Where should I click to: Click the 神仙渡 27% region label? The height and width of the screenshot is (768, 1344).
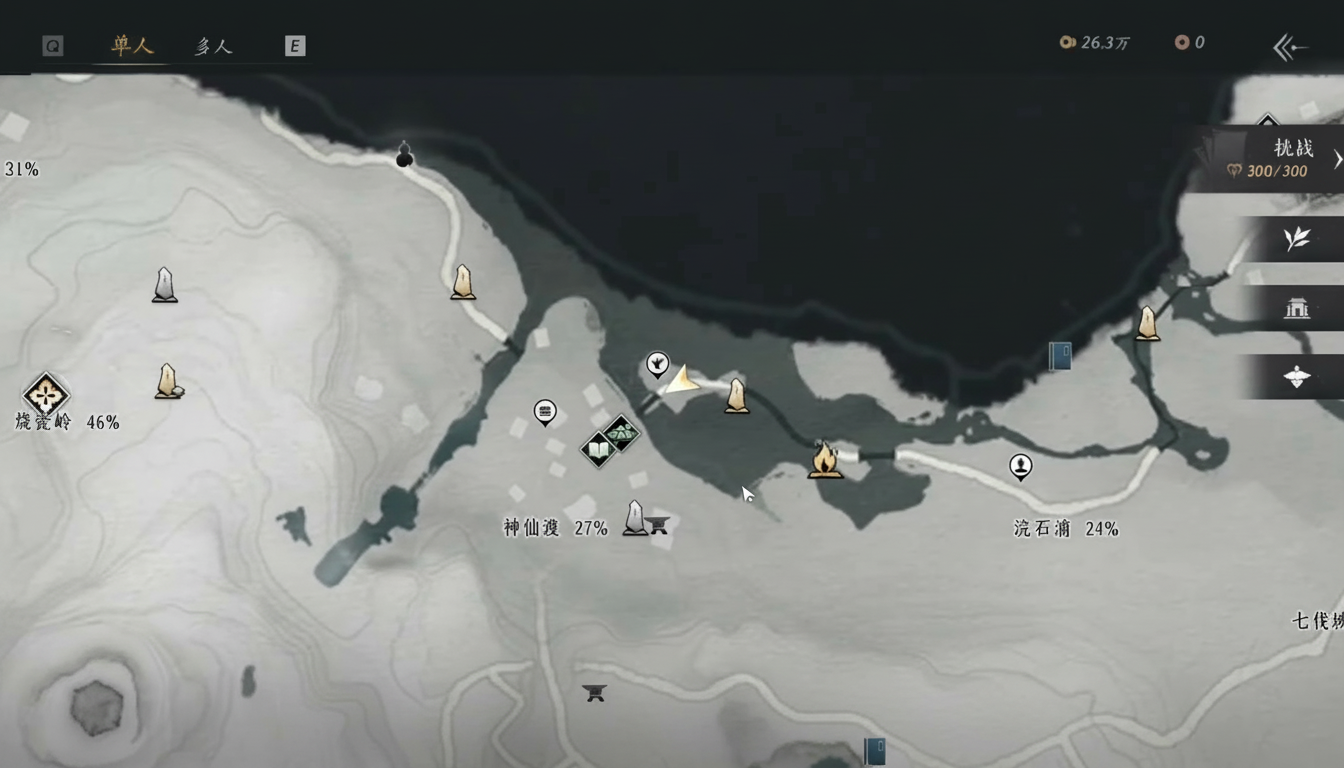[x=555, y=528]
